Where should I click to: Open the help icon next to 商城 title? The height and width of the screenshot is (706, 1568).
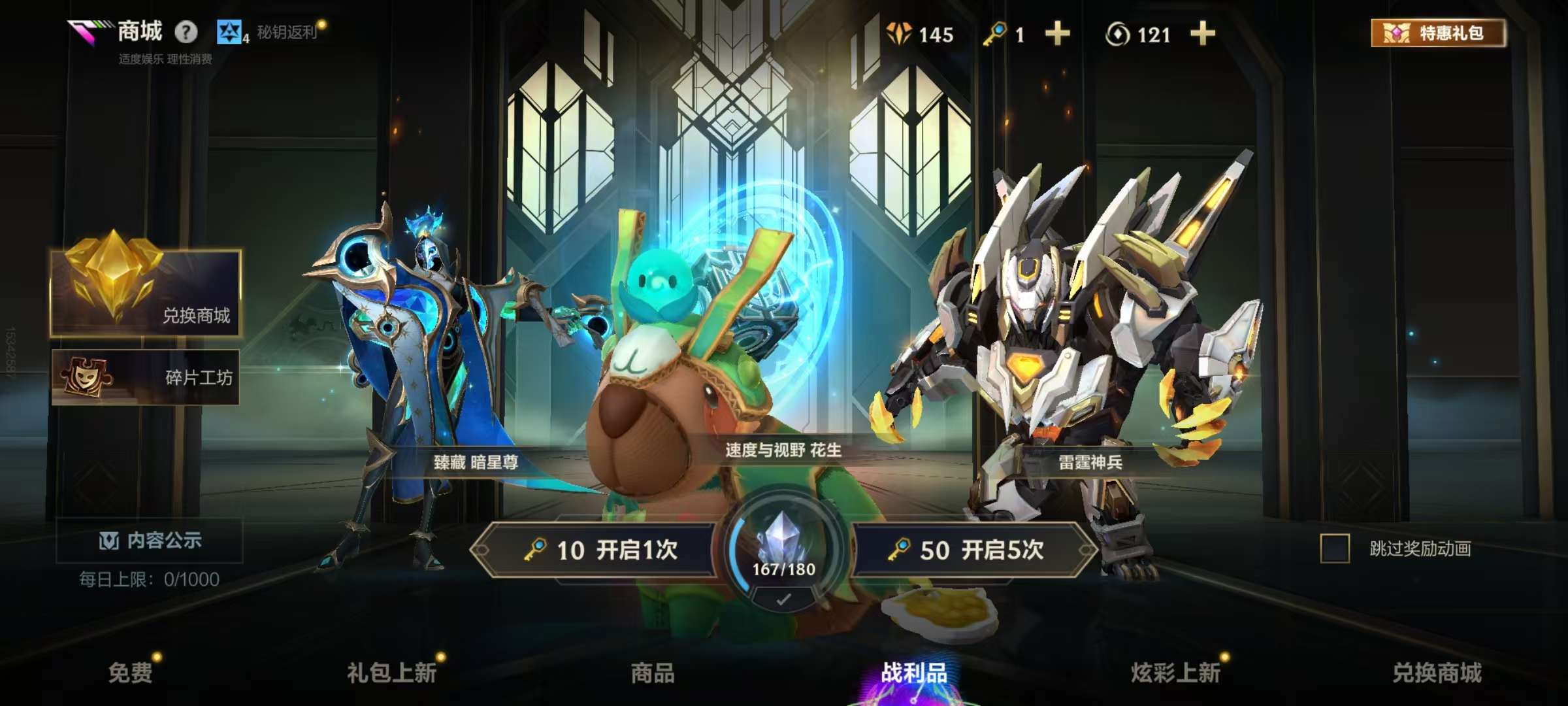click(x=185, y=31)
